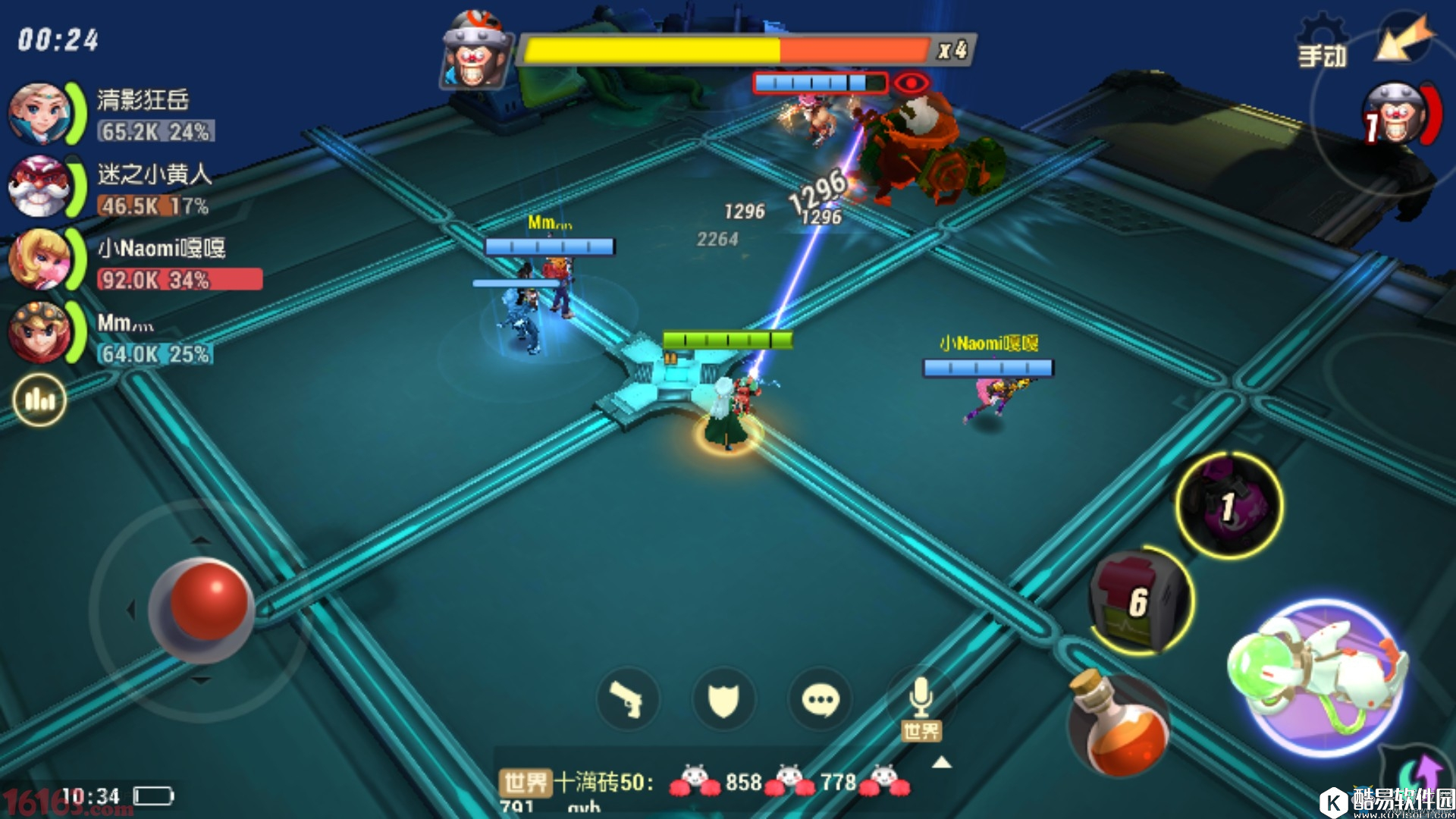Use the orange health potion

click(x=1119, y=726)
